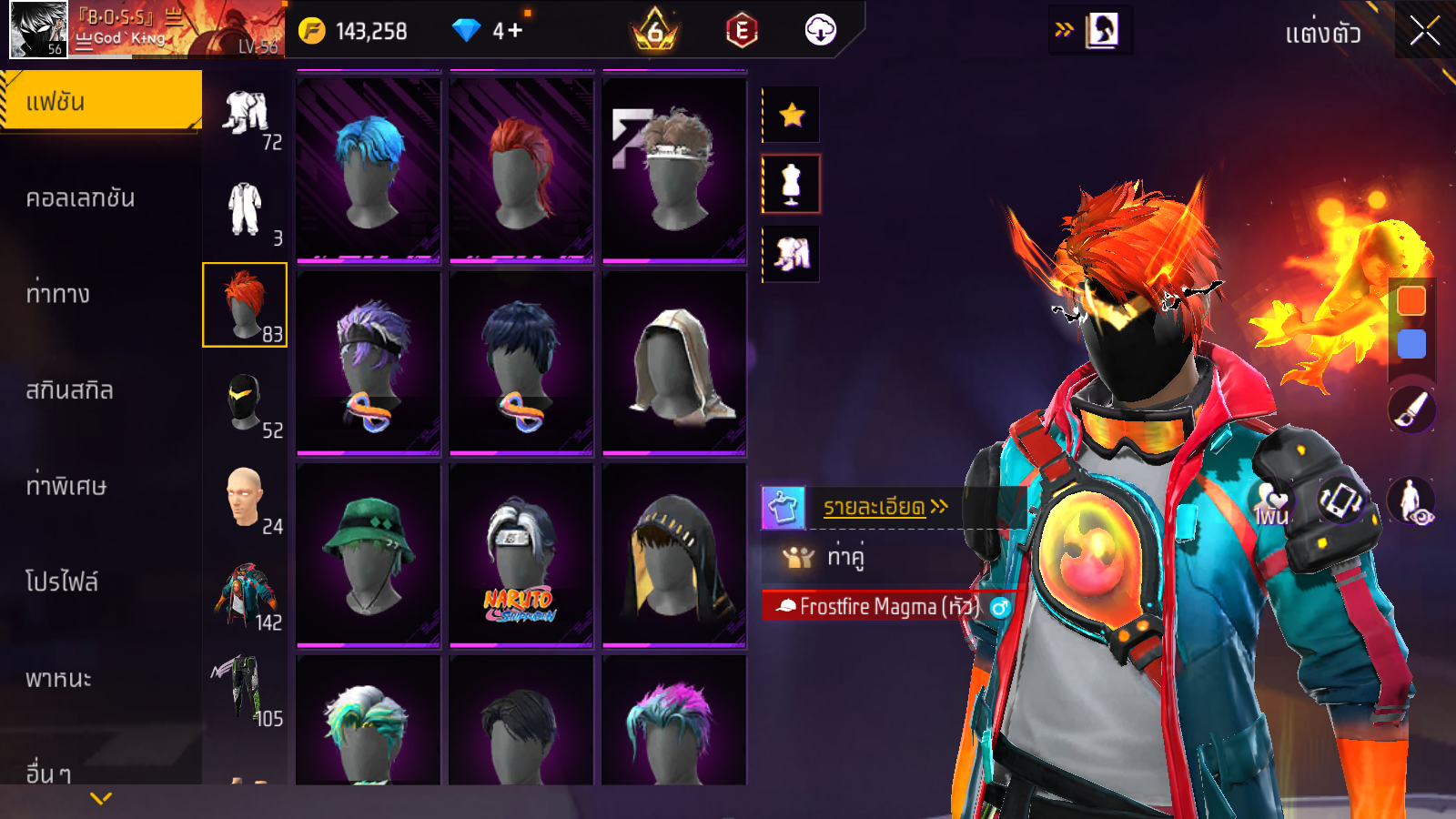Choose the beige hood head item
This screenshot has height=819, width=1456.
pos(674,364)
